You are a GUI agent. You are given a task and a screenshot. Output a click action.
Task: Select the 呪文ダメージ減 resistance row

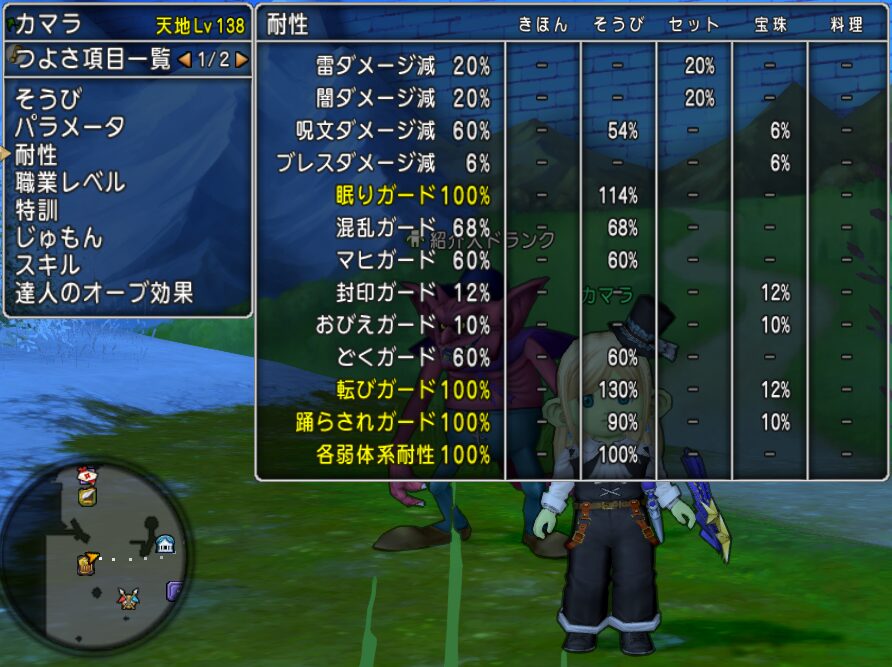(393, 130)
